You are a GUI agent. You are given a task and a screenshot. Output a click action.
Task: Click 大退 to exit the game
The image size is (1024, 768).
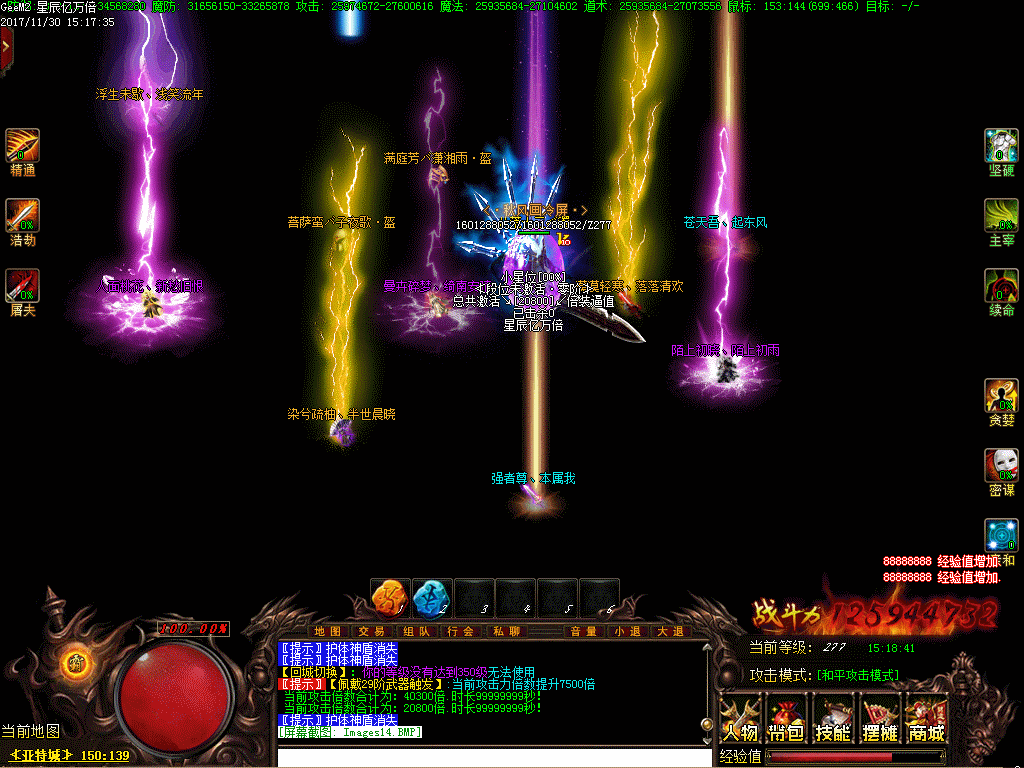point(671,631)
